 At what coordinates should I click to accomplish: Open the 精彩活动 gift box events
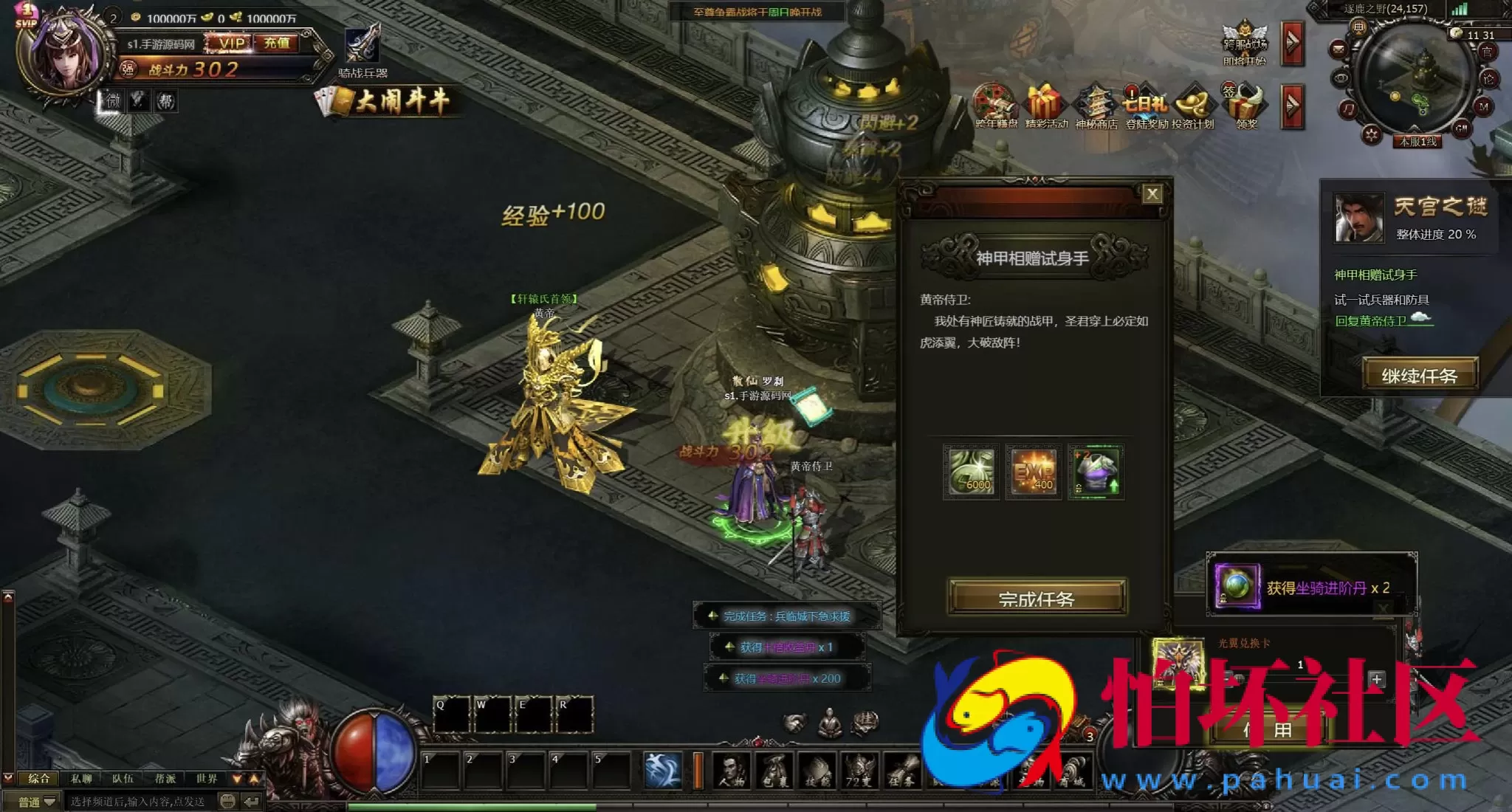click(1045, 103)
